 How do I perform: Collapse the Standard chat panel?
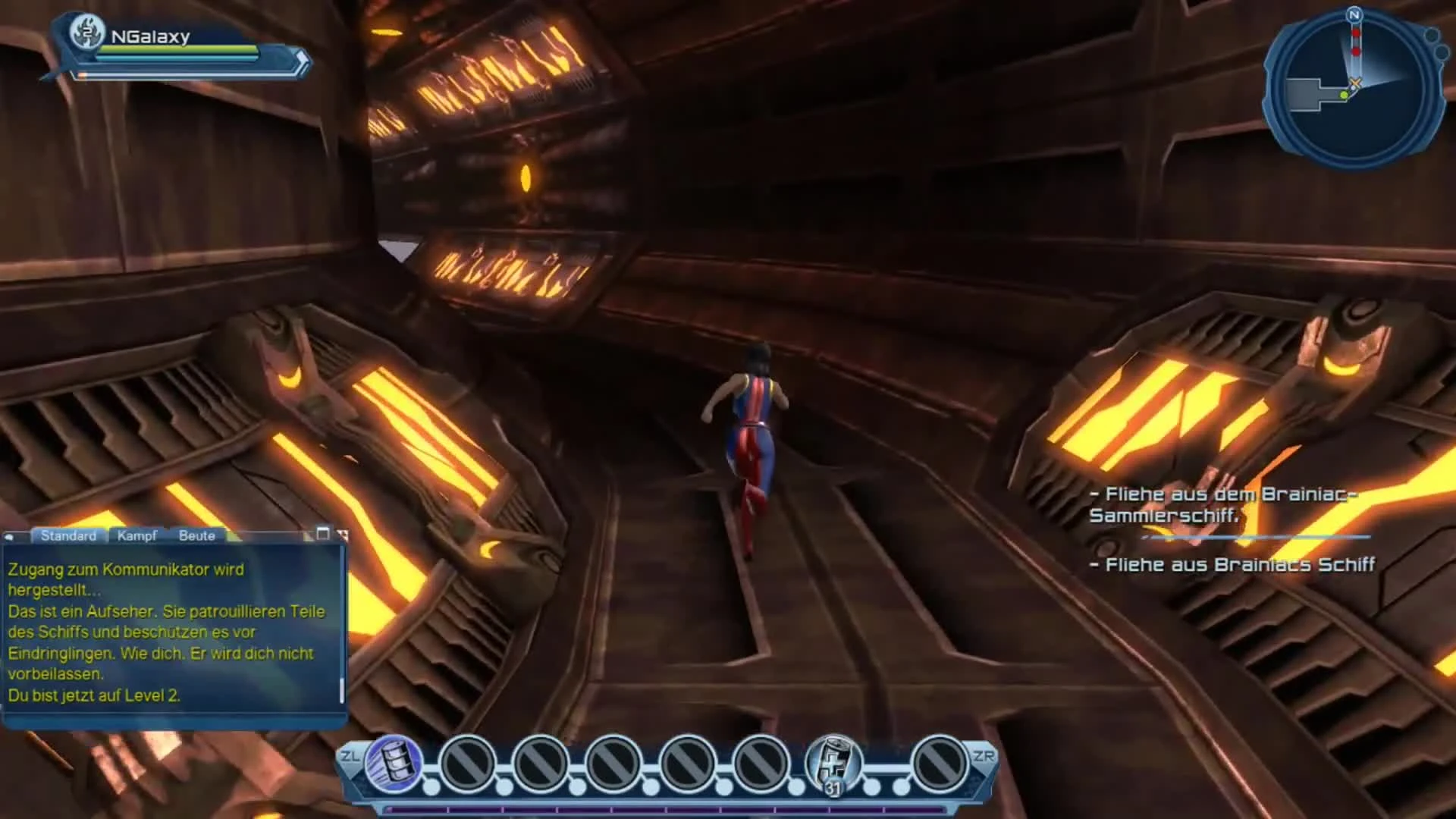(69, 535)
